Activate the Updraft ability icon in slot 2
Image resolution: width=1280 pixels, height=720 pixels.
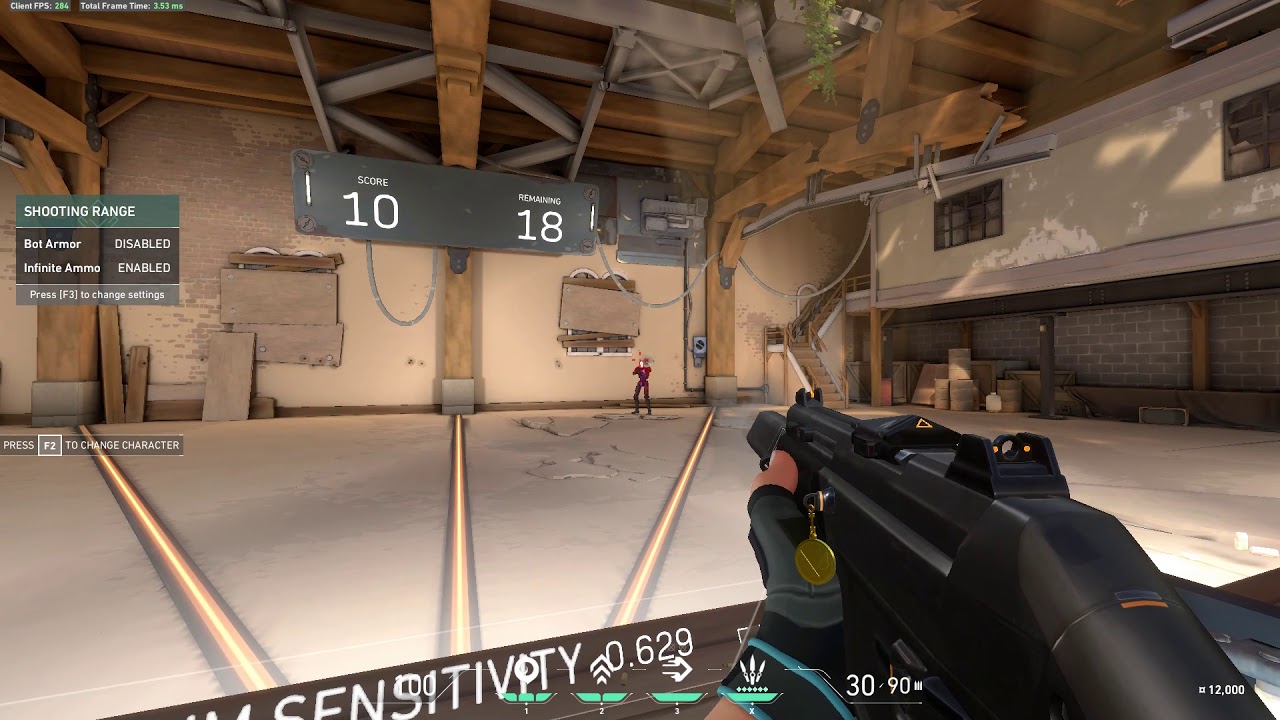tap(600, 668)
